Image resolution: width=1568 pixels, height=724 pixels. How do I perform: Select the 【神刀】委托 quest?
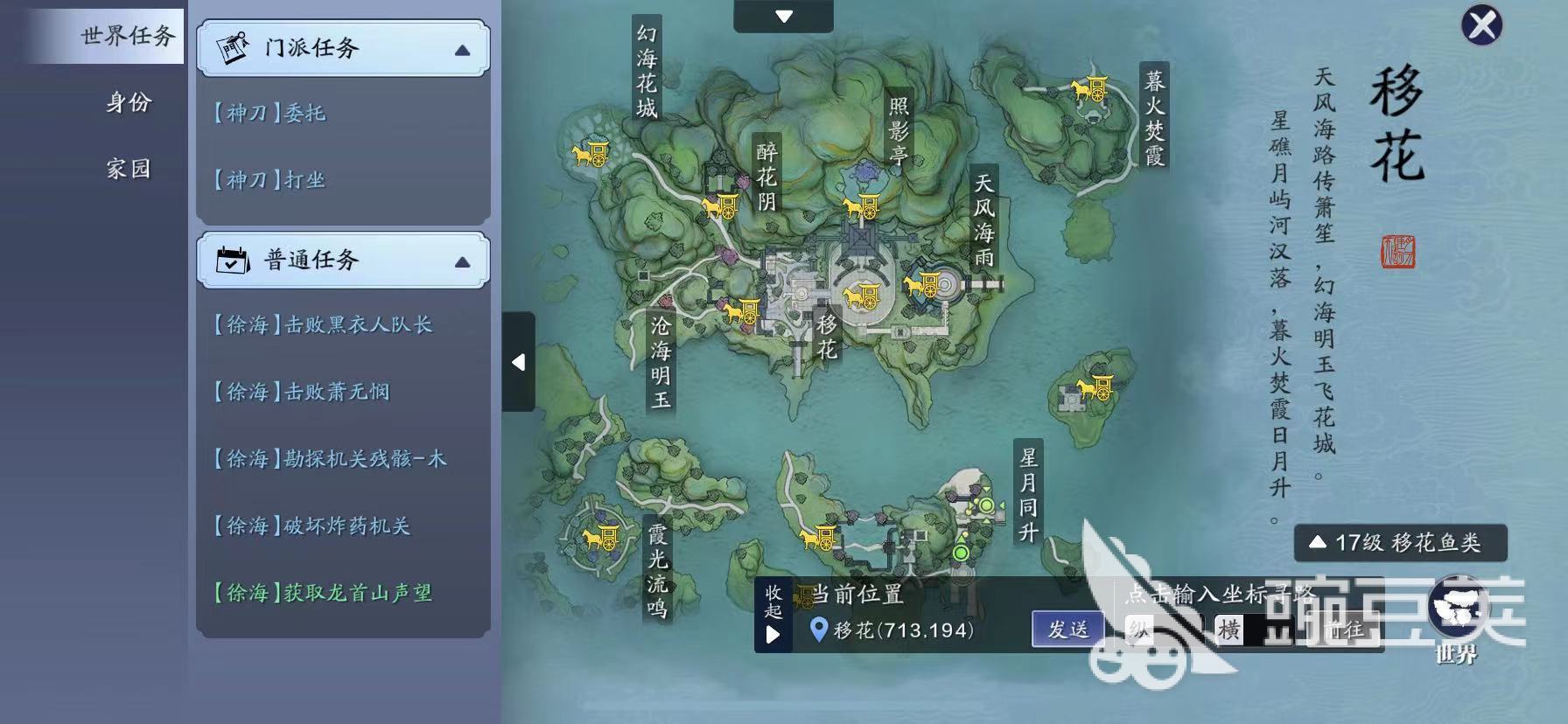tap(269, 113)
